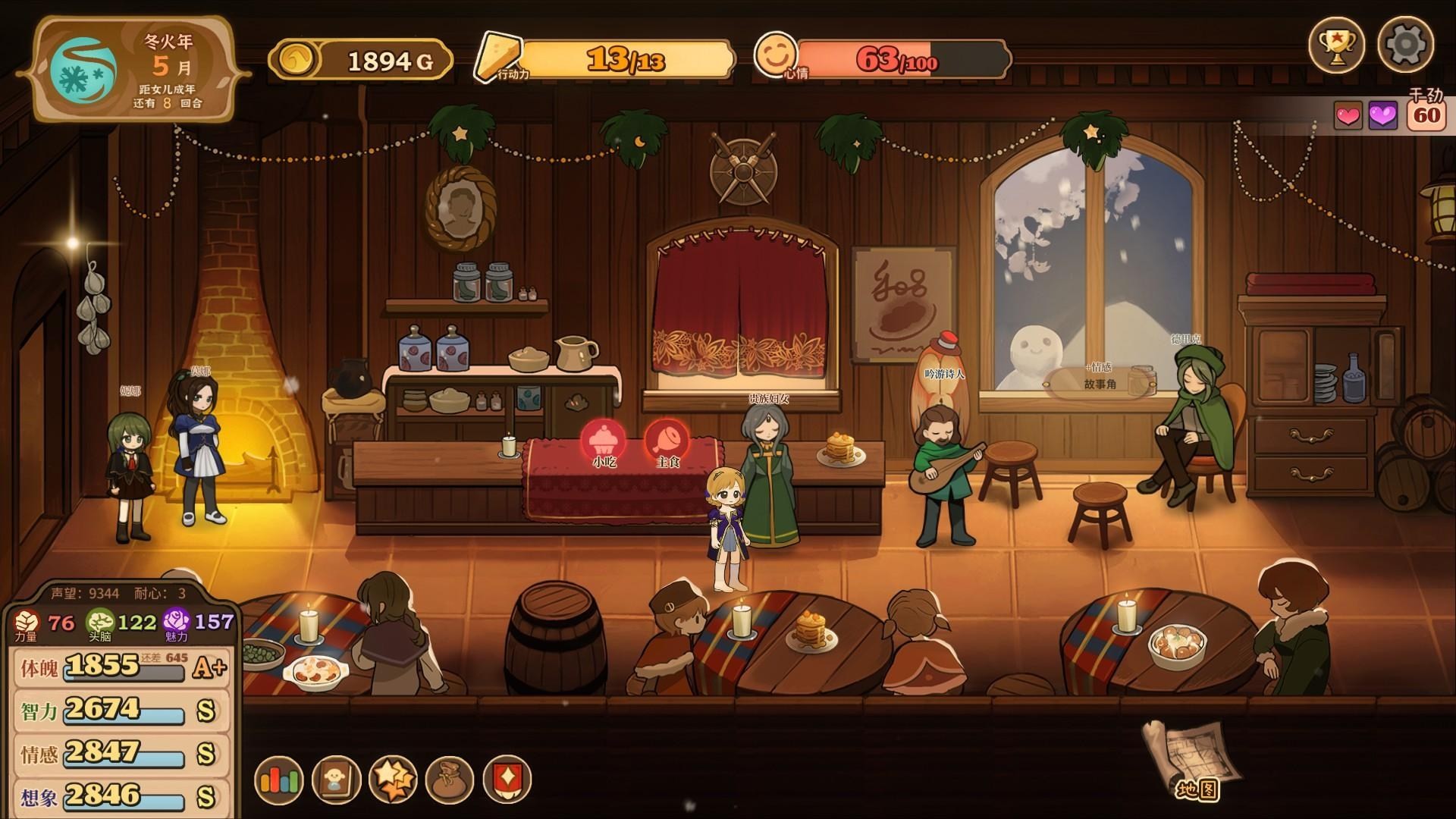The image size is (1456, 819).
Task: Choose the 主食 main dish option
Action: (667, 441)
